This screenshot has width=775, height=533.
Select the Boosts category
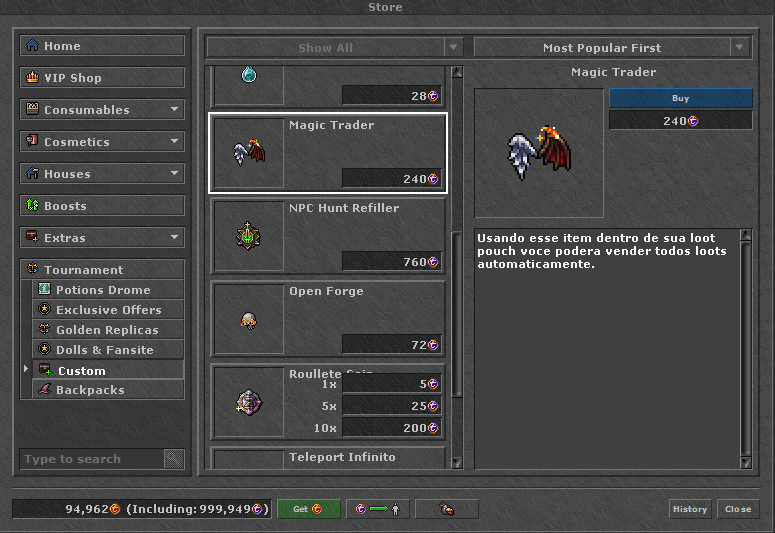click(x=102, y=206)
